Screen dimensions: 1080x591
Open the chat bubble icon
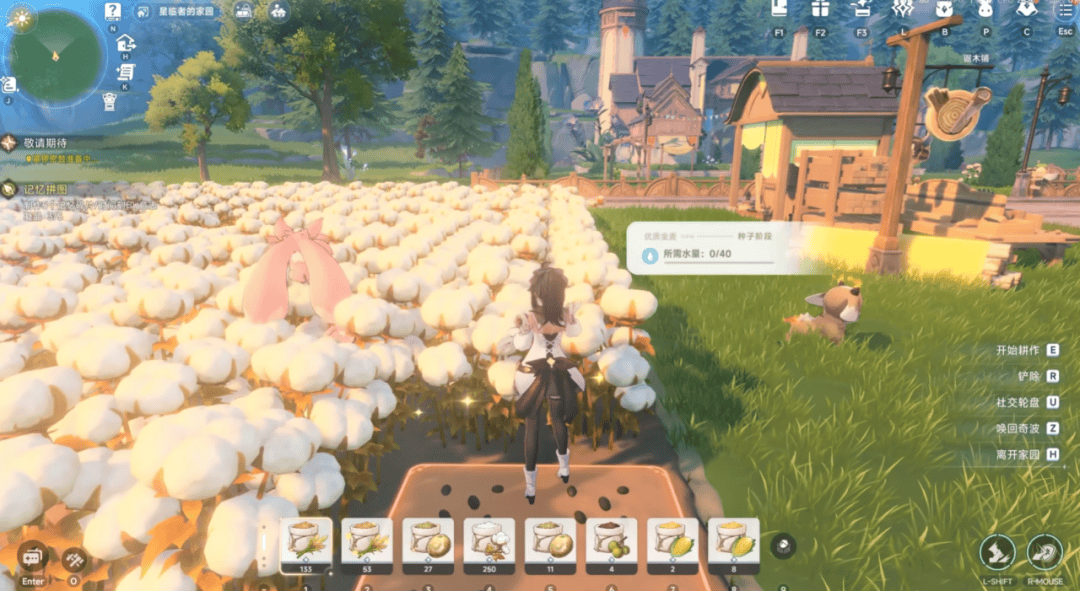coord(33,557)
